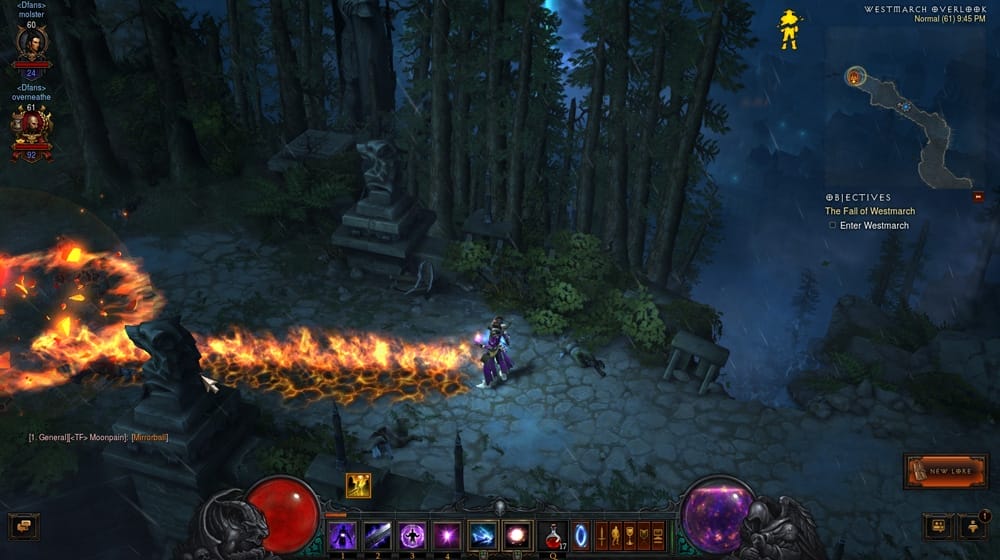Cast the purple starburst skill in slot 4

point(446,535)
